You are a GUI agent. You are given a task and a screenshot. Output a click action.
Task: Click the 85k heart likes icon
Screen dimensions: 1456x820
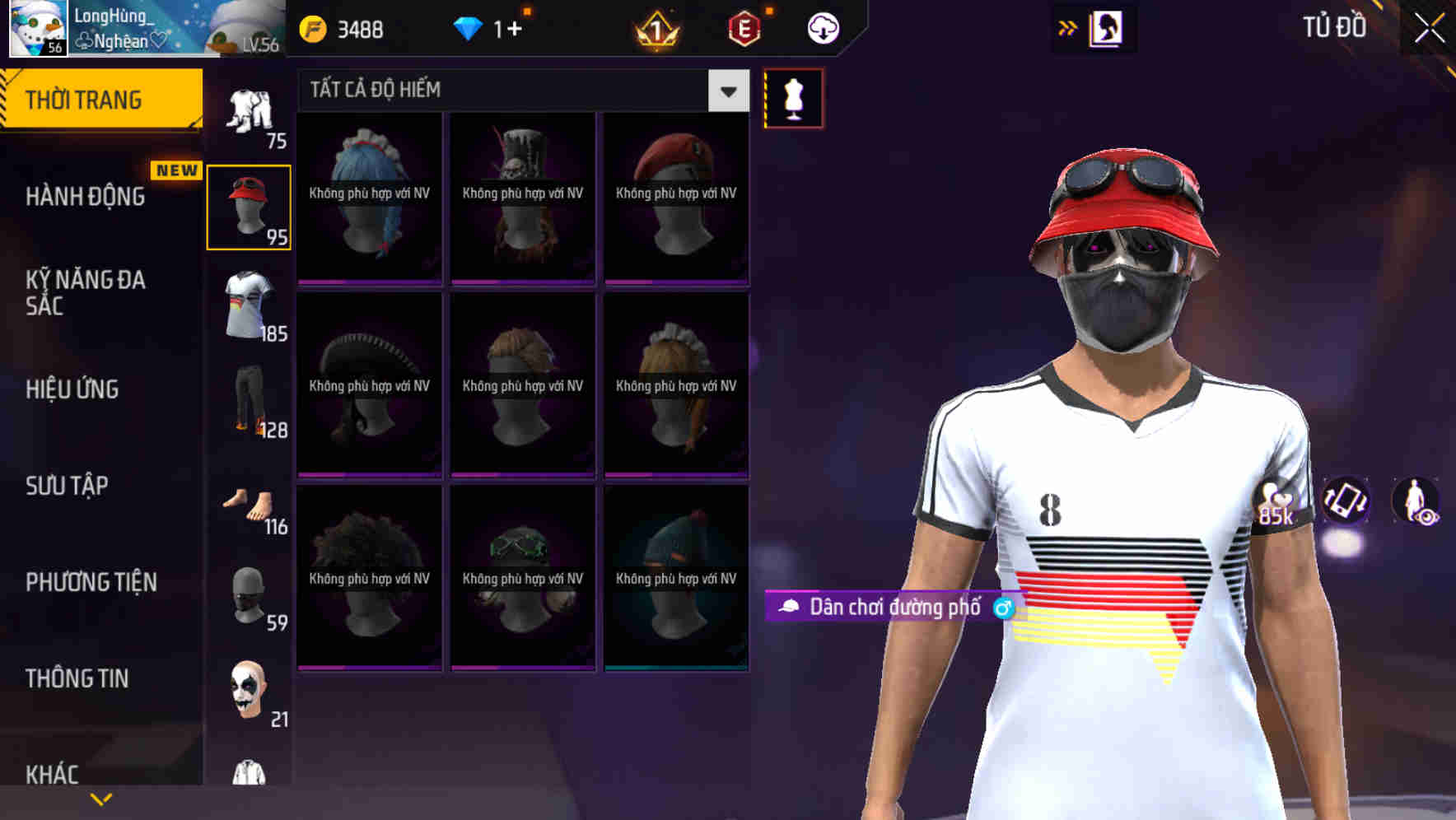(x=1276, y=502)
